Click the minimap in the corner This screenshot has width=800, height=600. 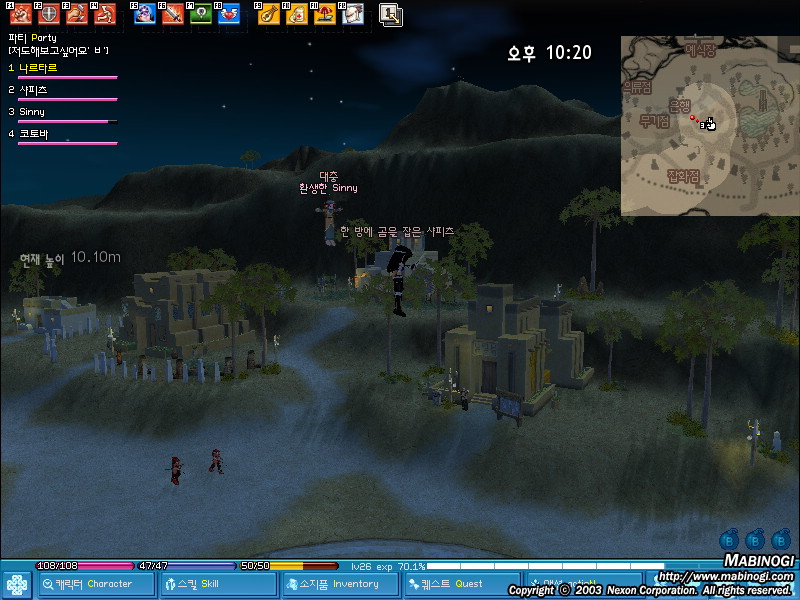tap(708, 126)
